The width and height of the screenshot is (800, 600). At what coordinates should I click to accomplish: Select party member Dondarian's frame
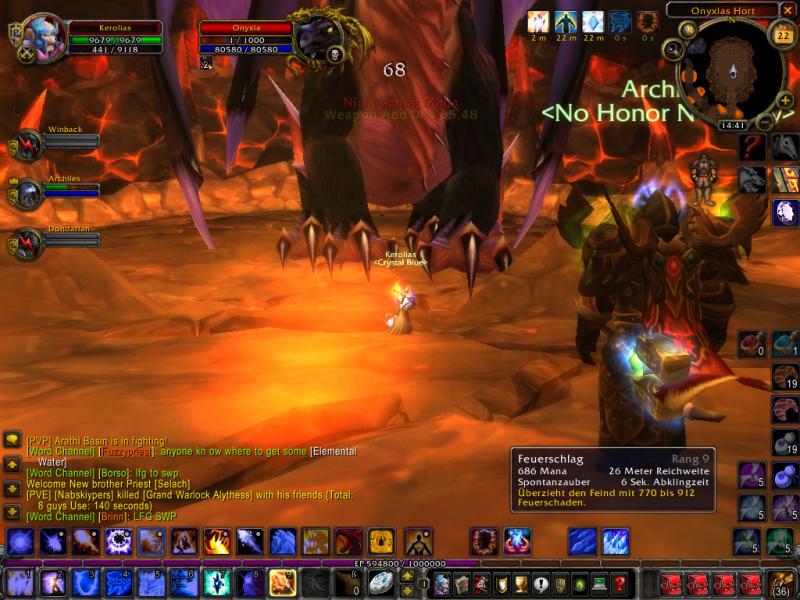(x=26, y=244)
